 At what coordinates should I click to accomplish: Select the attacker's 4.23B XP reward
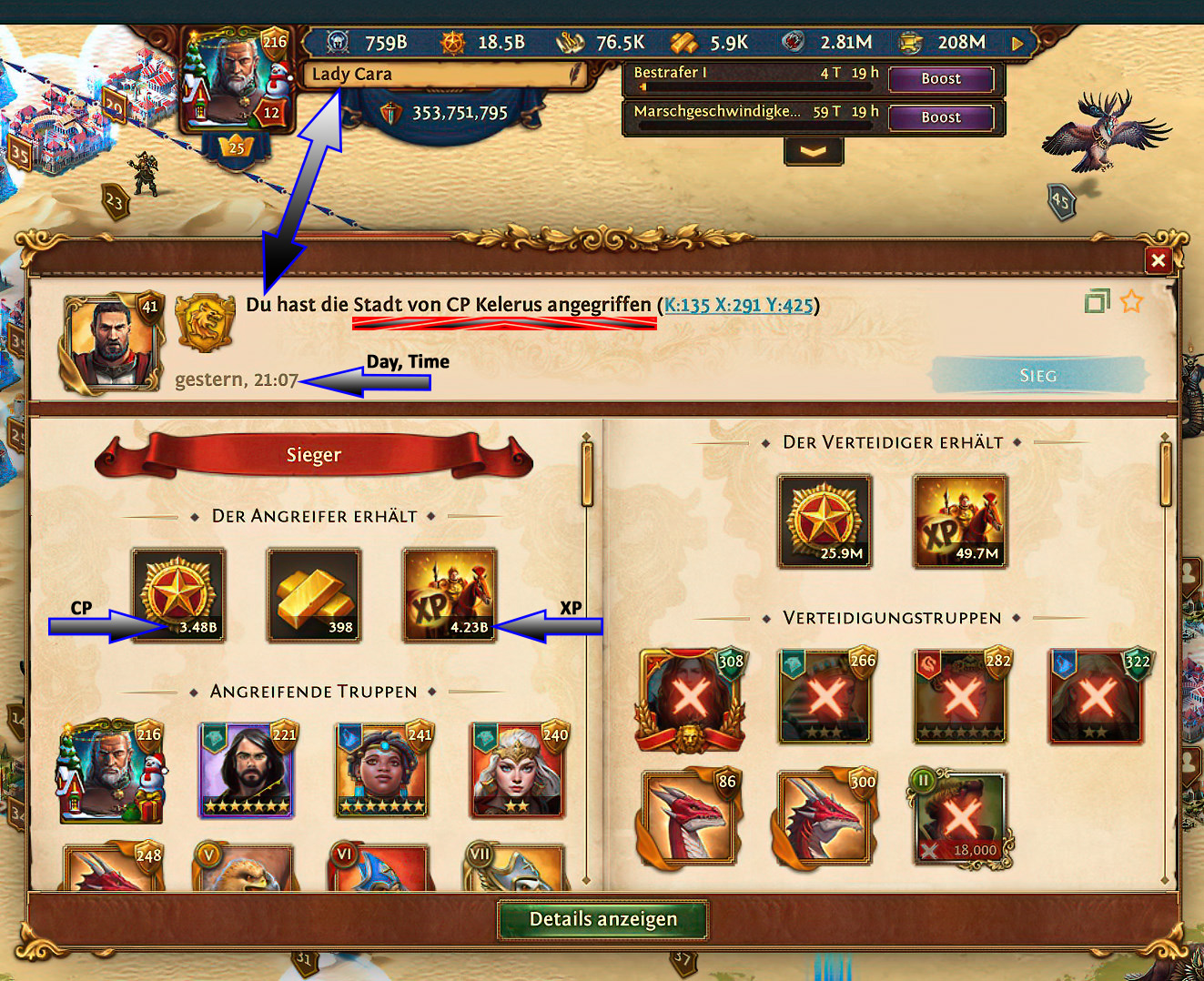450,595
